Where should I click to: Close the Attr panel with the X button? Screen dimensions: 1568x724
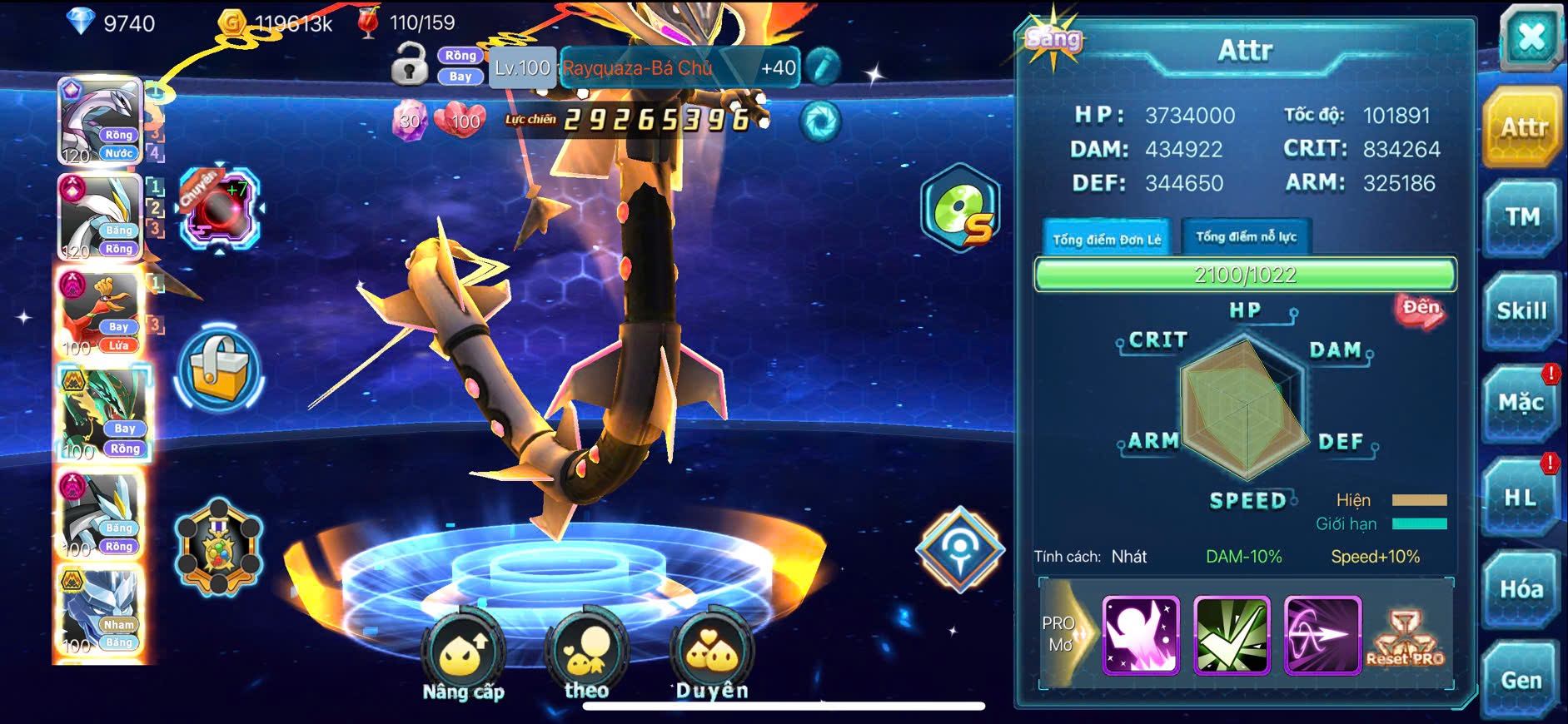click(x=1531, y=38)
